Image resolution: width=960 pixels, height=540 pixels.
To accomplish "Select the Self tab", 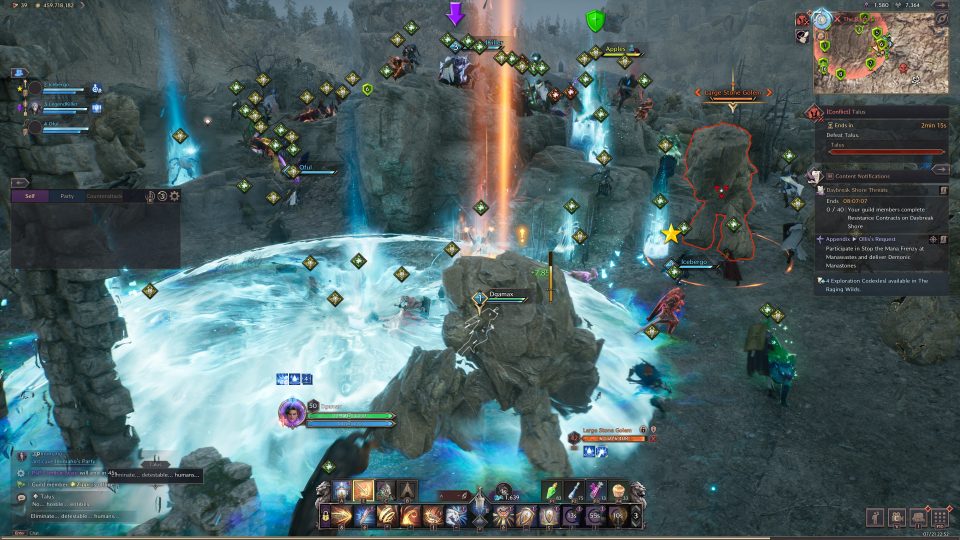I will (30, 196).
